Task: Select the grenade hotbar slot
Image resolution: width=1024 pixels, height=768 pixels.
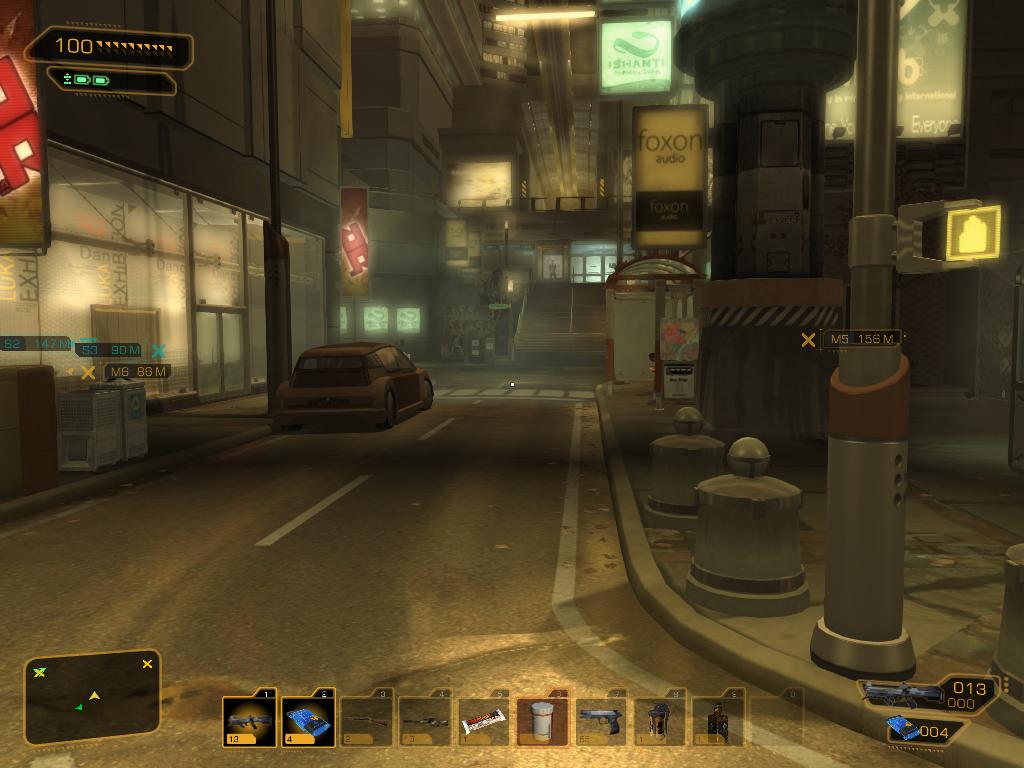Action: (659, 721)
